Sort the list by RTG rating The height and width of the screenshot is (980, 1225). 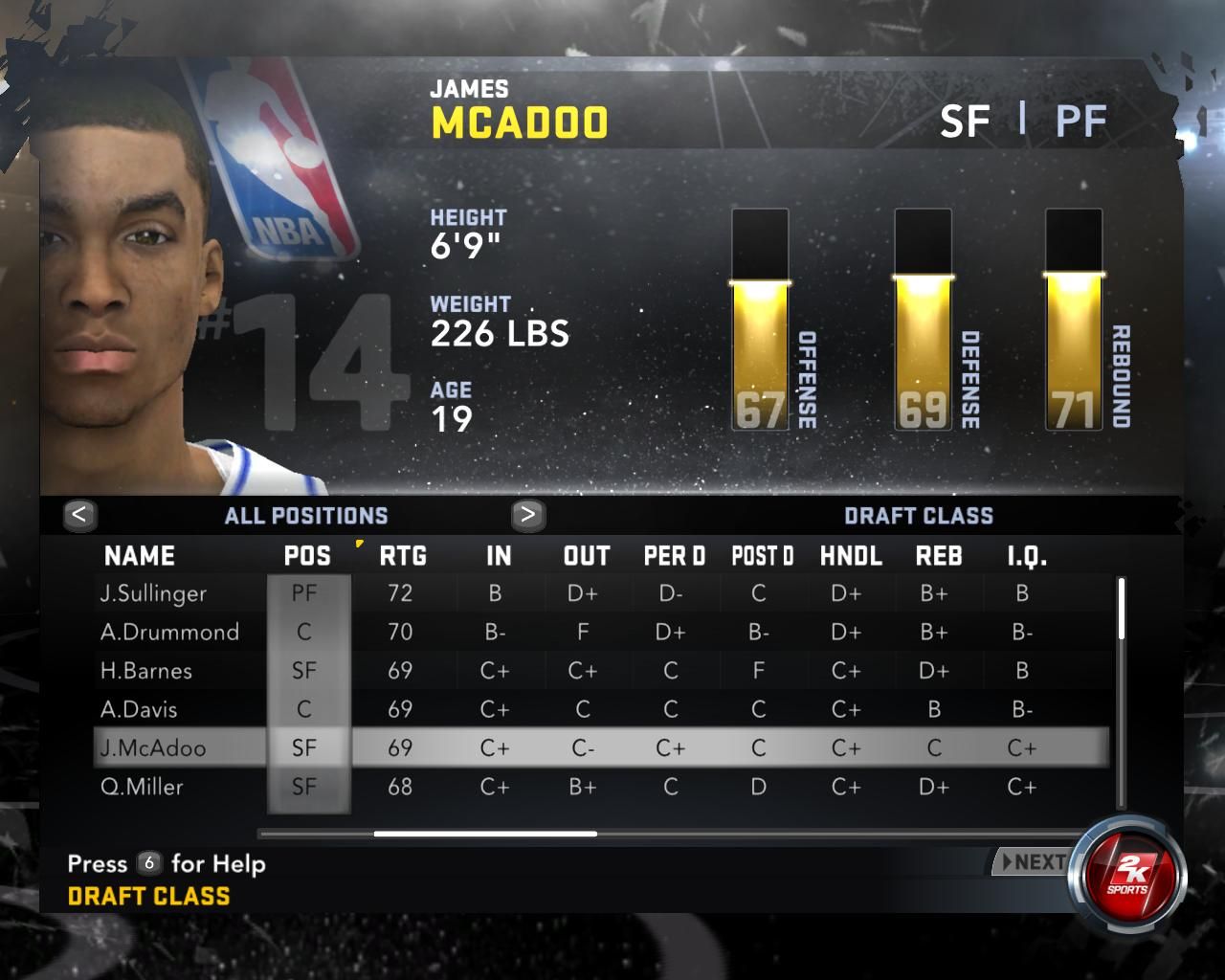403,556
